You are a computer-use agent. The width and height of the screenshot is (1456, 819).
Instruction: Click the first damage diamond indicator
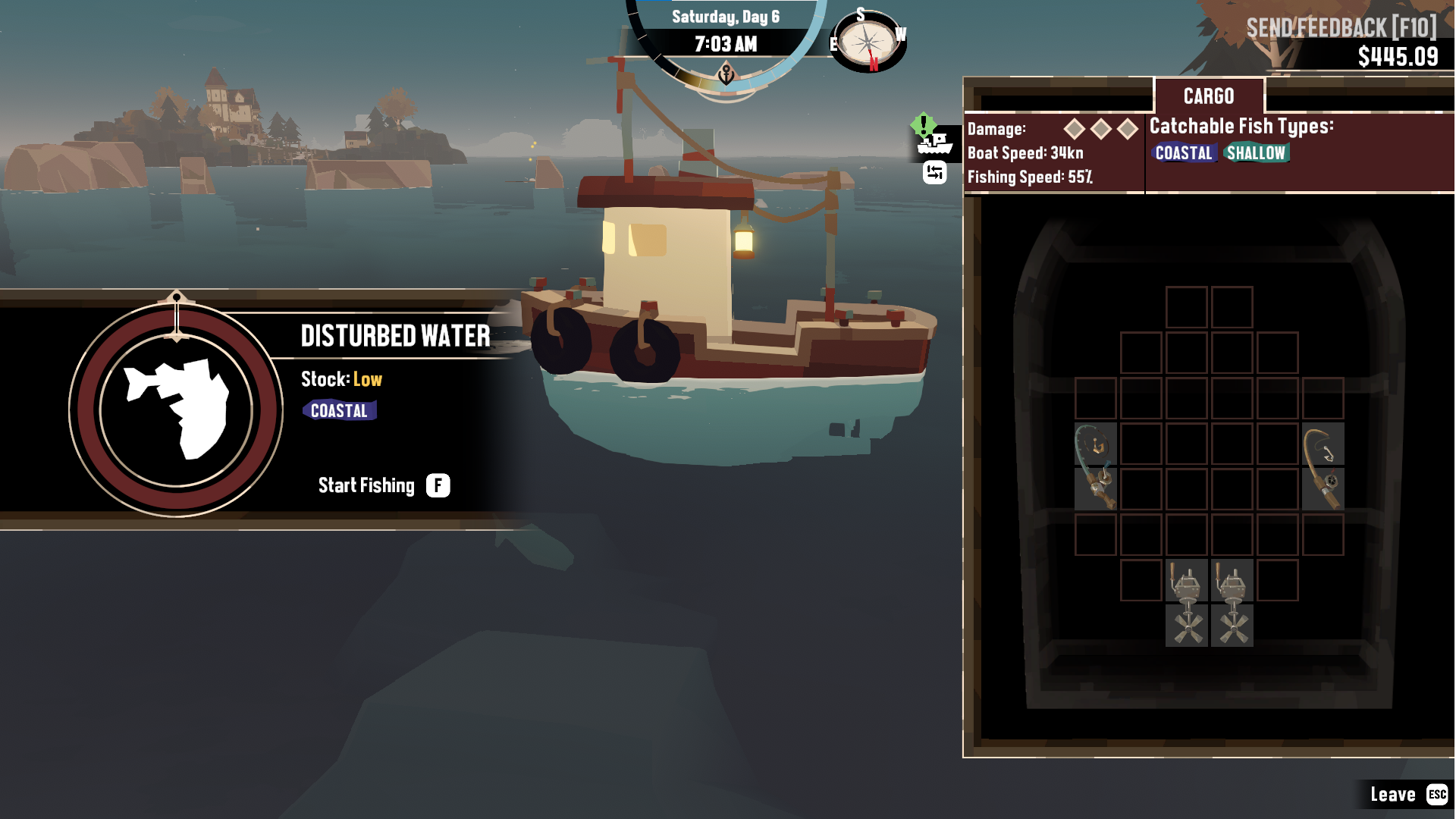tap(1075, 129)
